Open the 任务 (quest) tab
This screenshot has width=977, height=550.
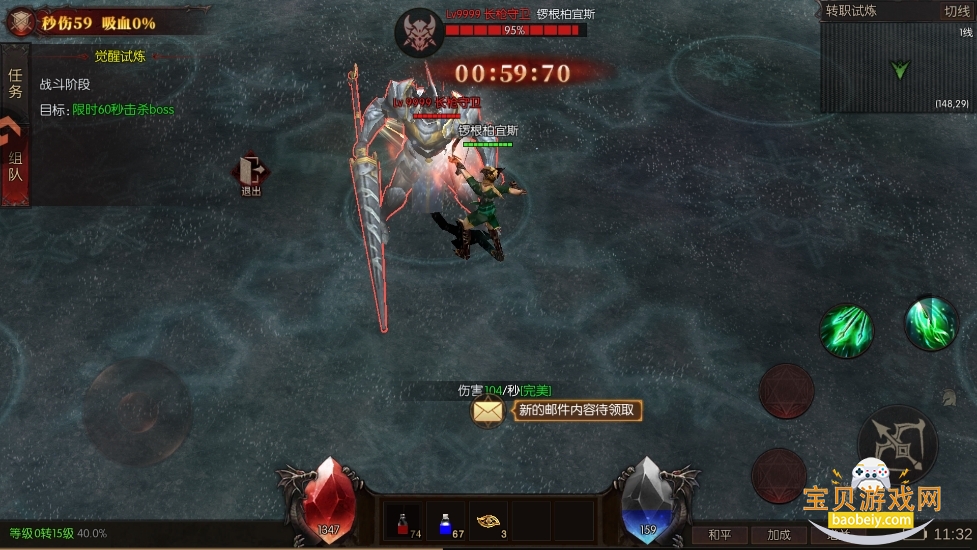tap(15, 83)
